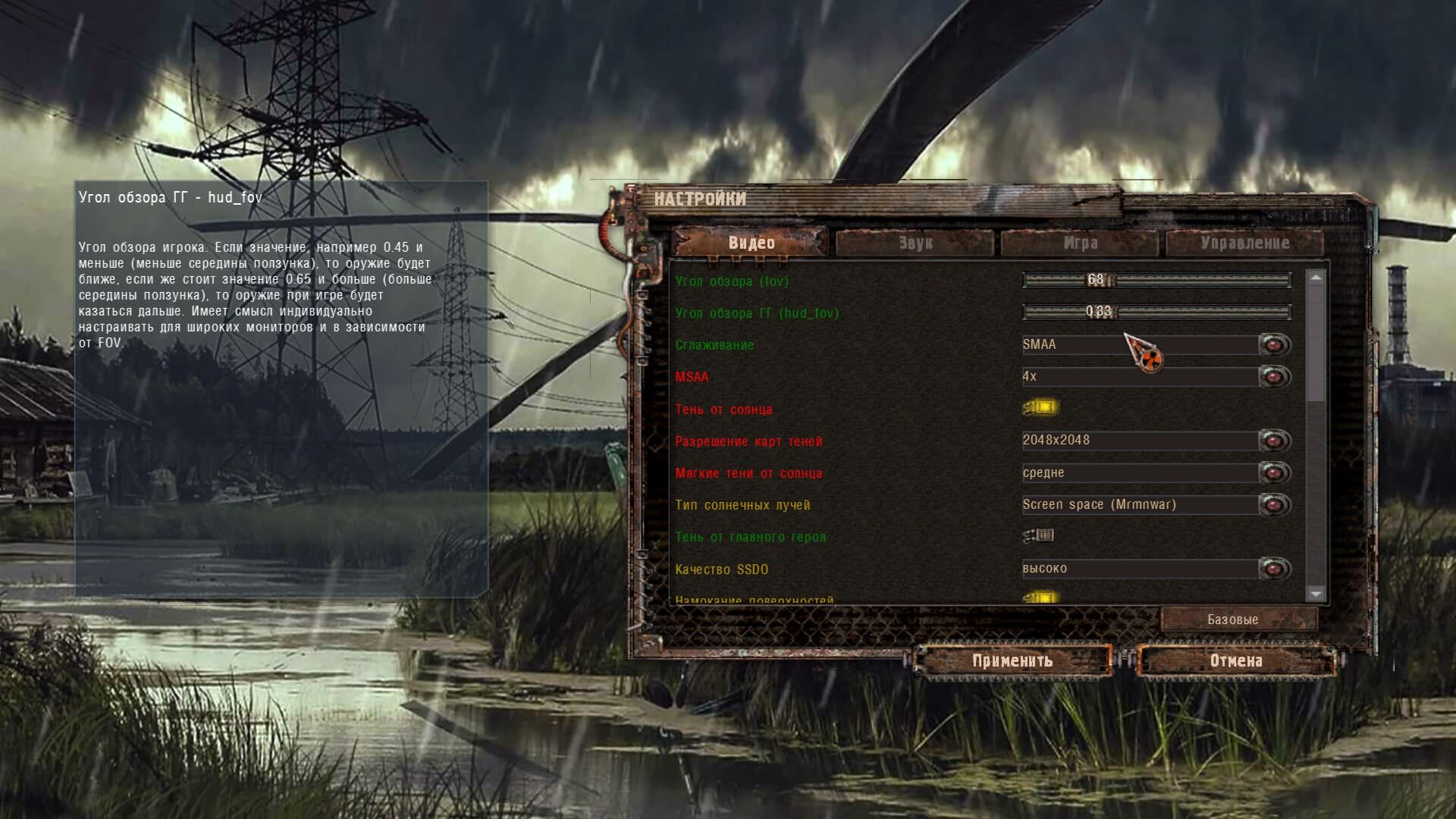Switch to the Игра tab

click(1080, 243)
